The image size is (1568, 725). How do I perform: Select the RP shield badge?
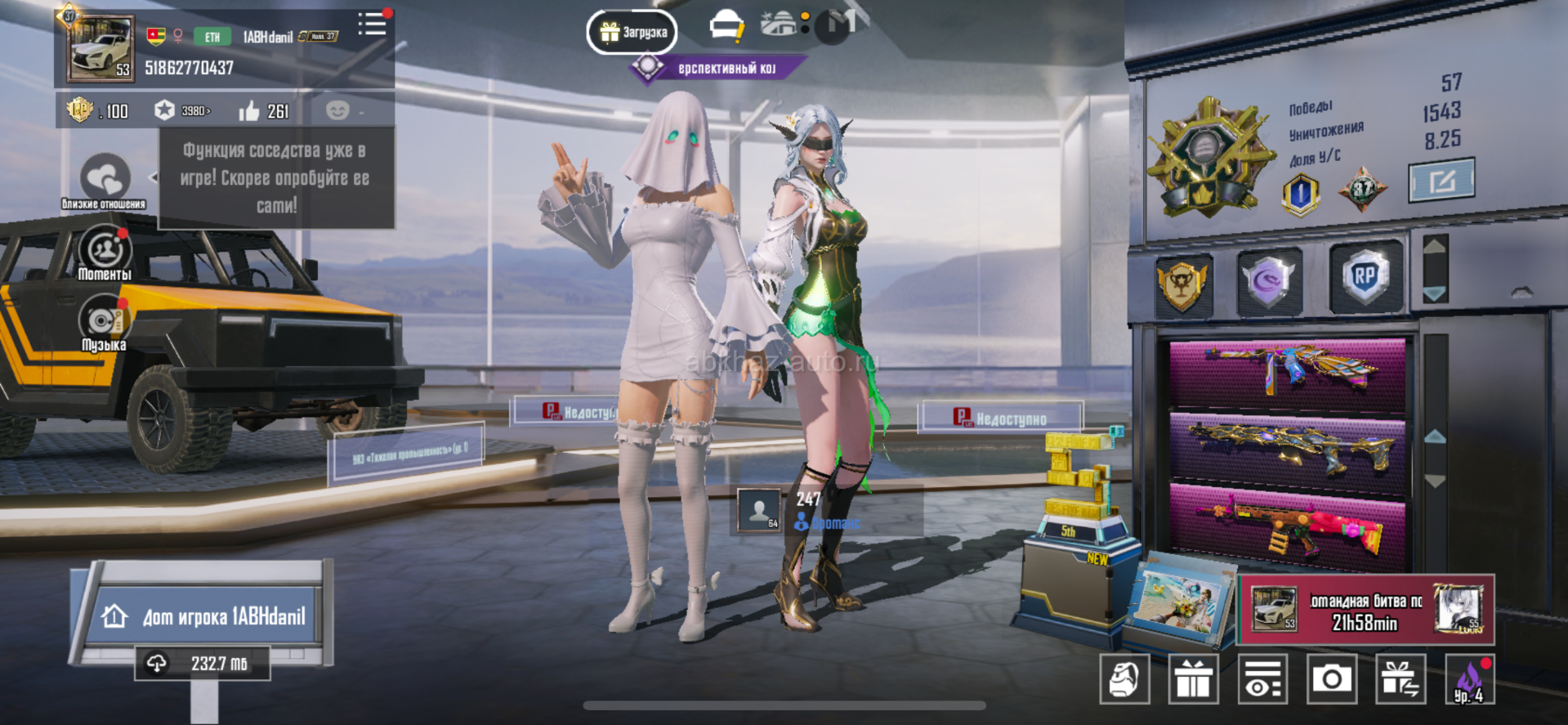click(x=1365, y=279)
